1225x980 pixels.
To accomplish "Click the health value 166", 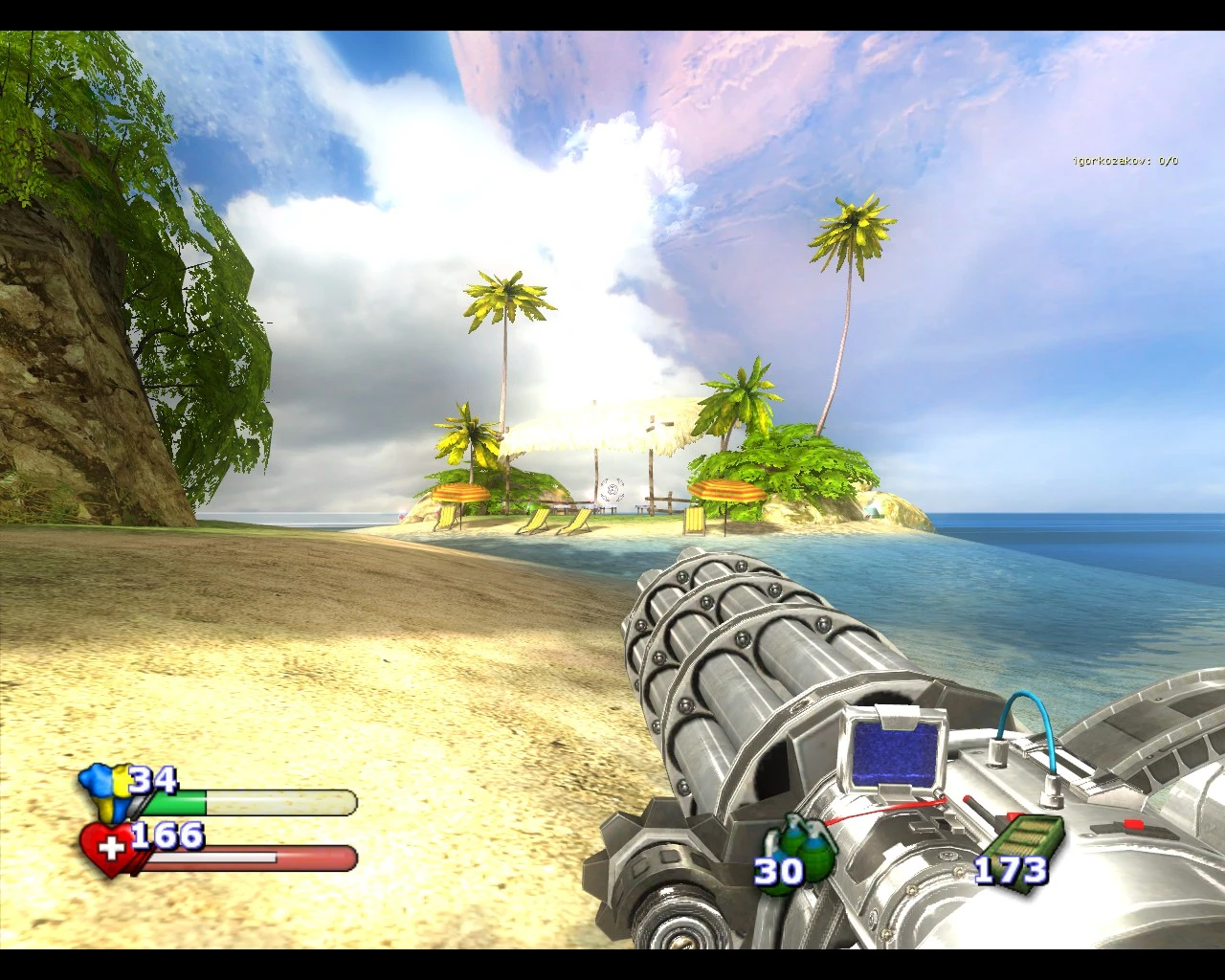I will [165, 835].
